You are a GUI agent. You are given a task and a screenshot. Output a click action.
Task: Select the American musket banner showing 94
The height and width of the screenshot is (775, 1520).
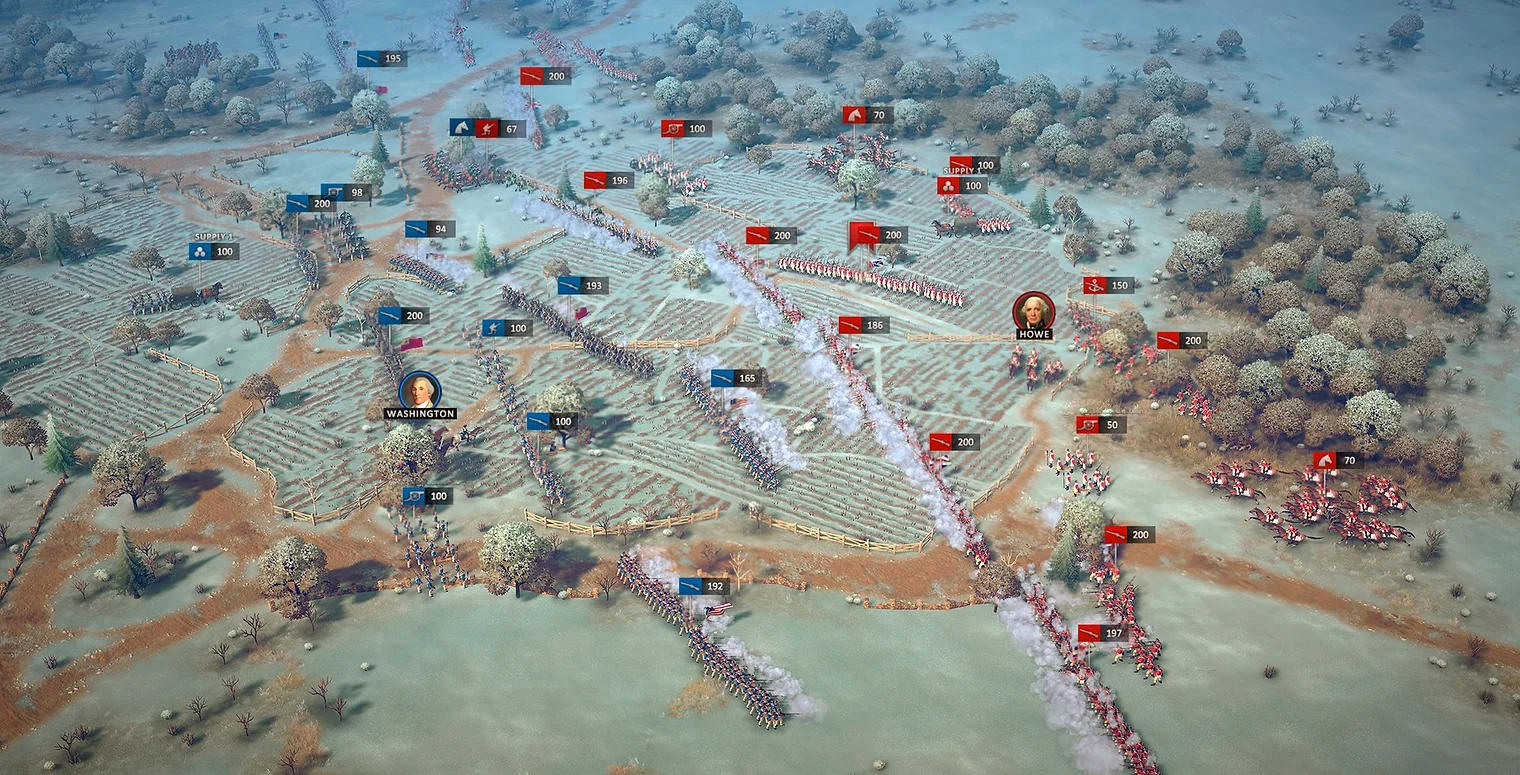428,228
